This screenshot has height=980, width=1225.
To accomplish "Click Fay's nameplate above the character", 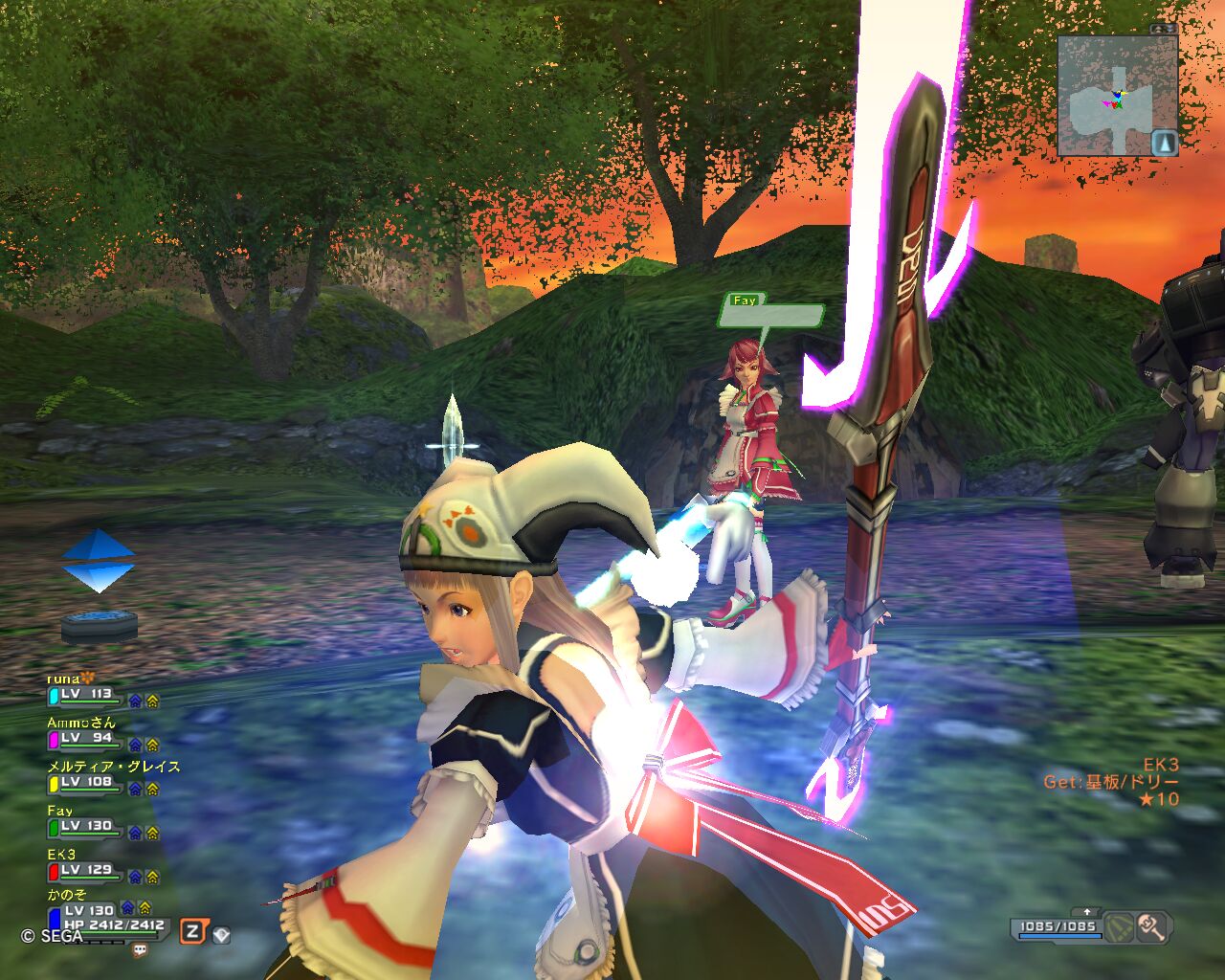I will click(x=773, y=313).
